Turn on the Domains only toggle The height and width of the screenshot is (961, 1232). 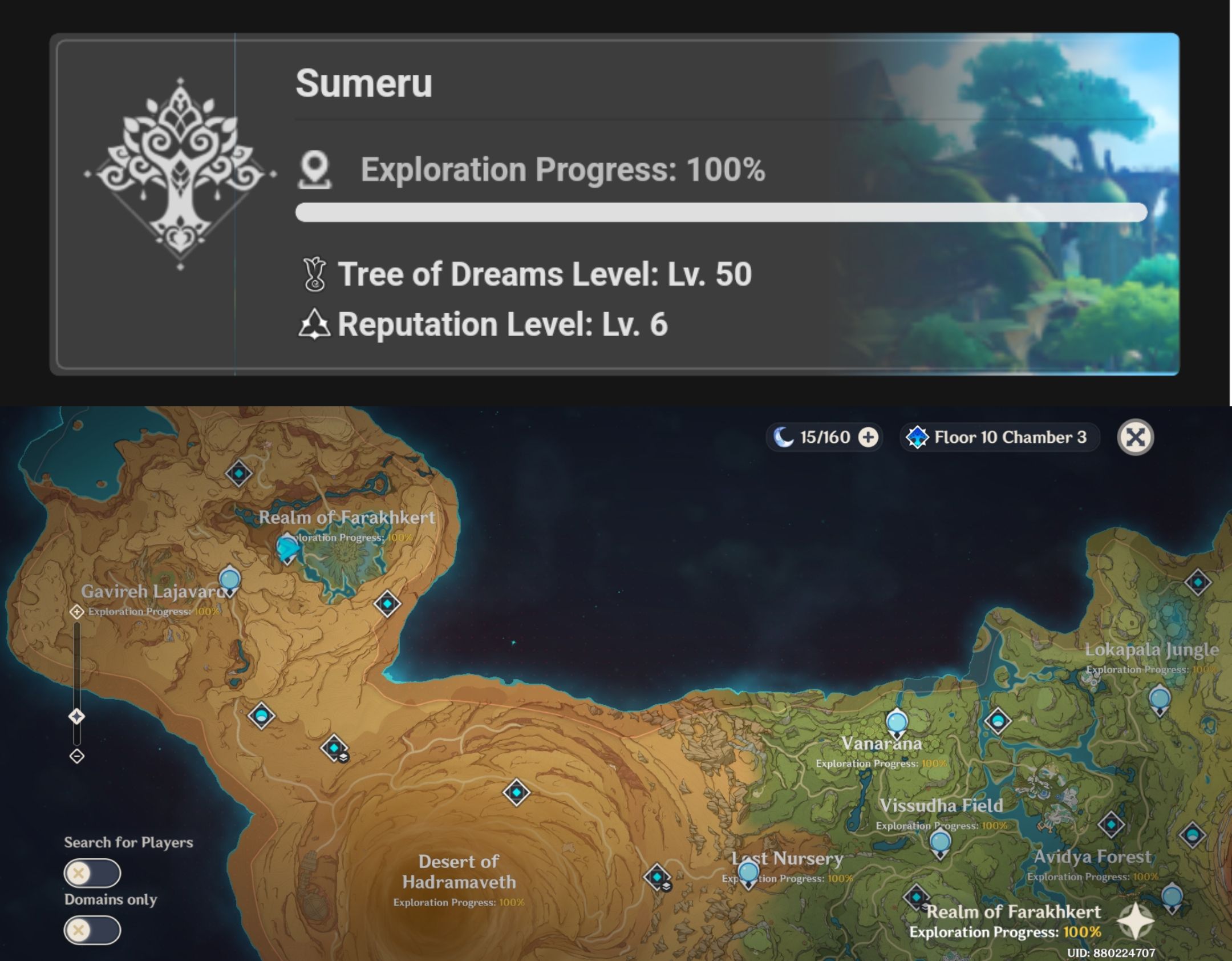(93, 930)
